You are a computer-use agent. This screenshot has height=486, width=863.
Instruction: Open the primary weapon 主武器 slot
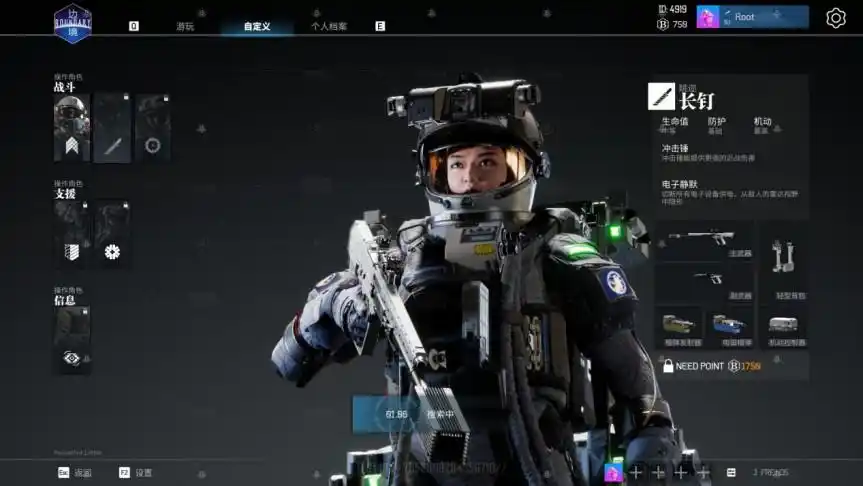click(x=704, y=241)
